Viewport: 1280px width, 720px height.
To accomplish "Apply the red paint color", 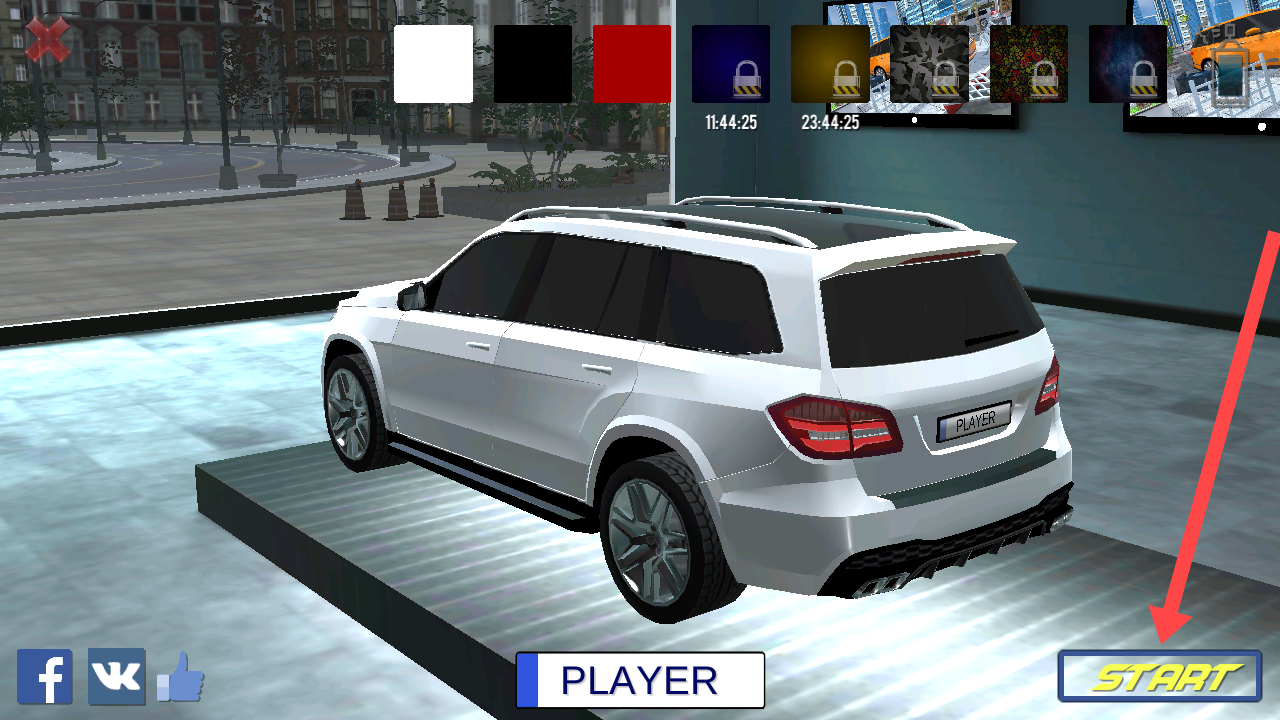I will [632, 64].
